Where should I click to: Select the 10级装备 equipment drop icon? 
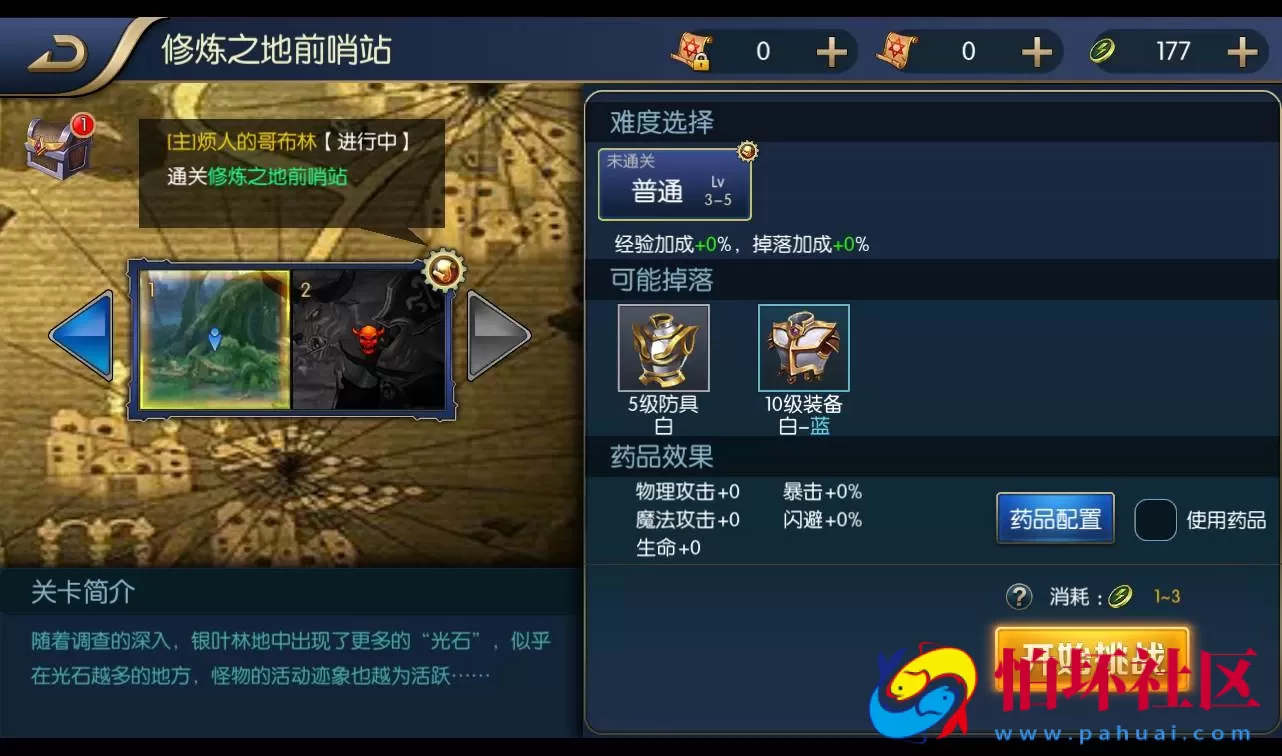(x=803, y=347)
